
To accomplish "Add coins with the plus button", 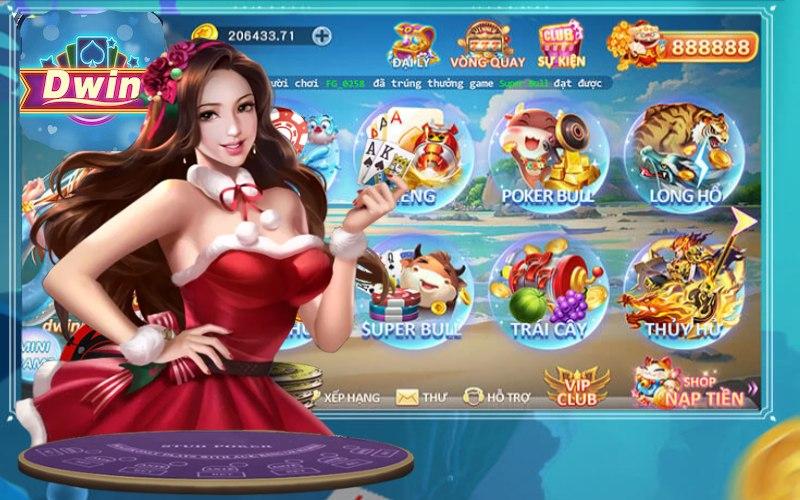I will pos(321,36).
